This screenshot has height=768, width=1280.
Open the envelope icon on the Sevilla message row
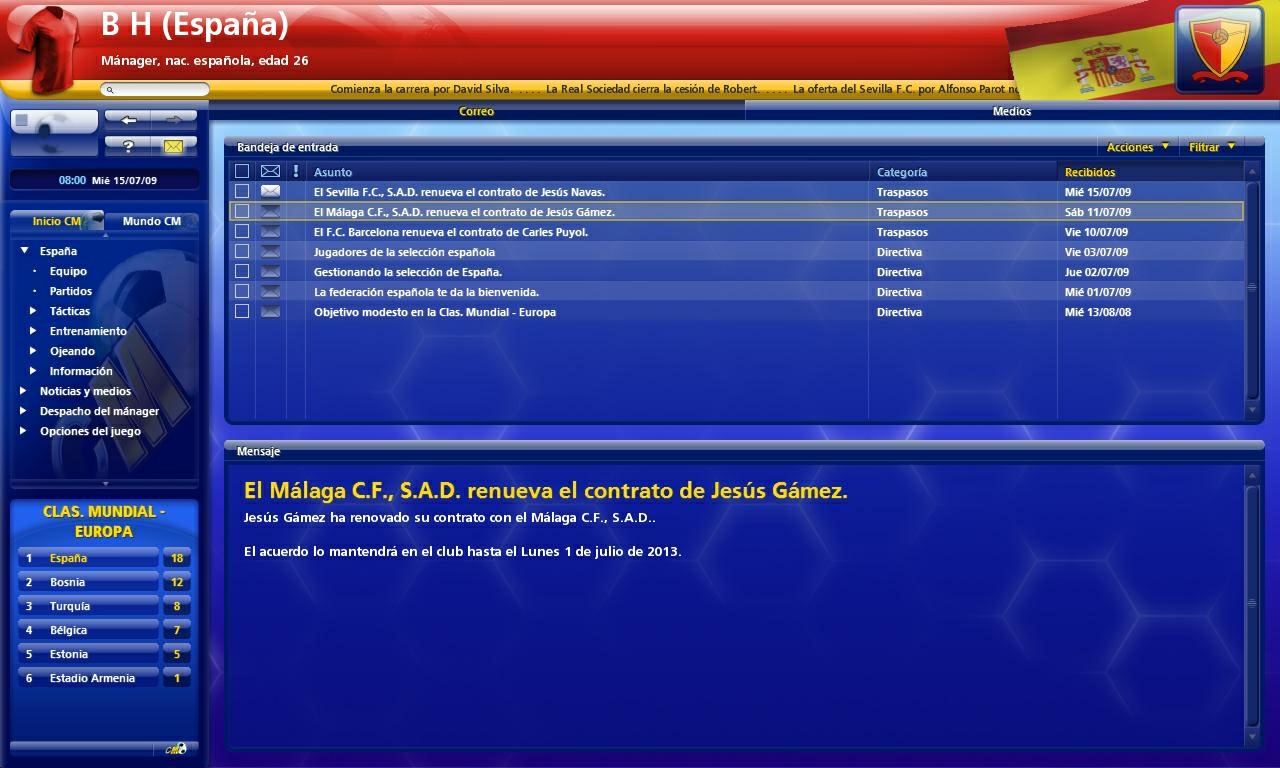coord(270,191)
